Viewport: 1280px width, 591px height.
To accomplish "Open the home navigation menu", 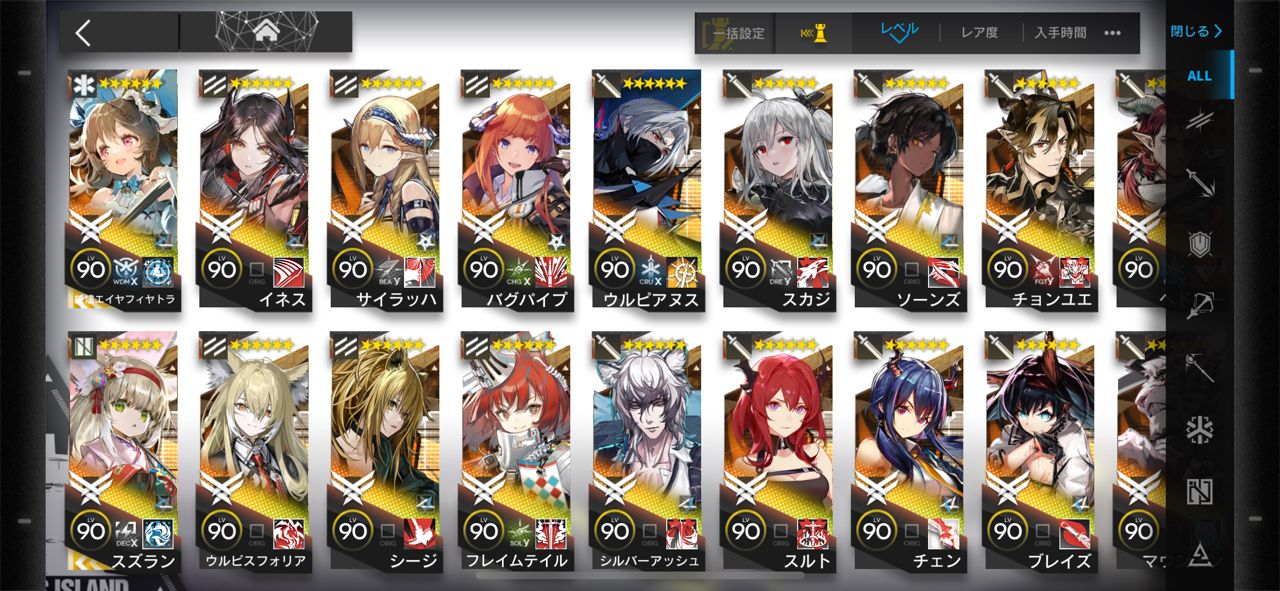I will [x=266, y=32].
